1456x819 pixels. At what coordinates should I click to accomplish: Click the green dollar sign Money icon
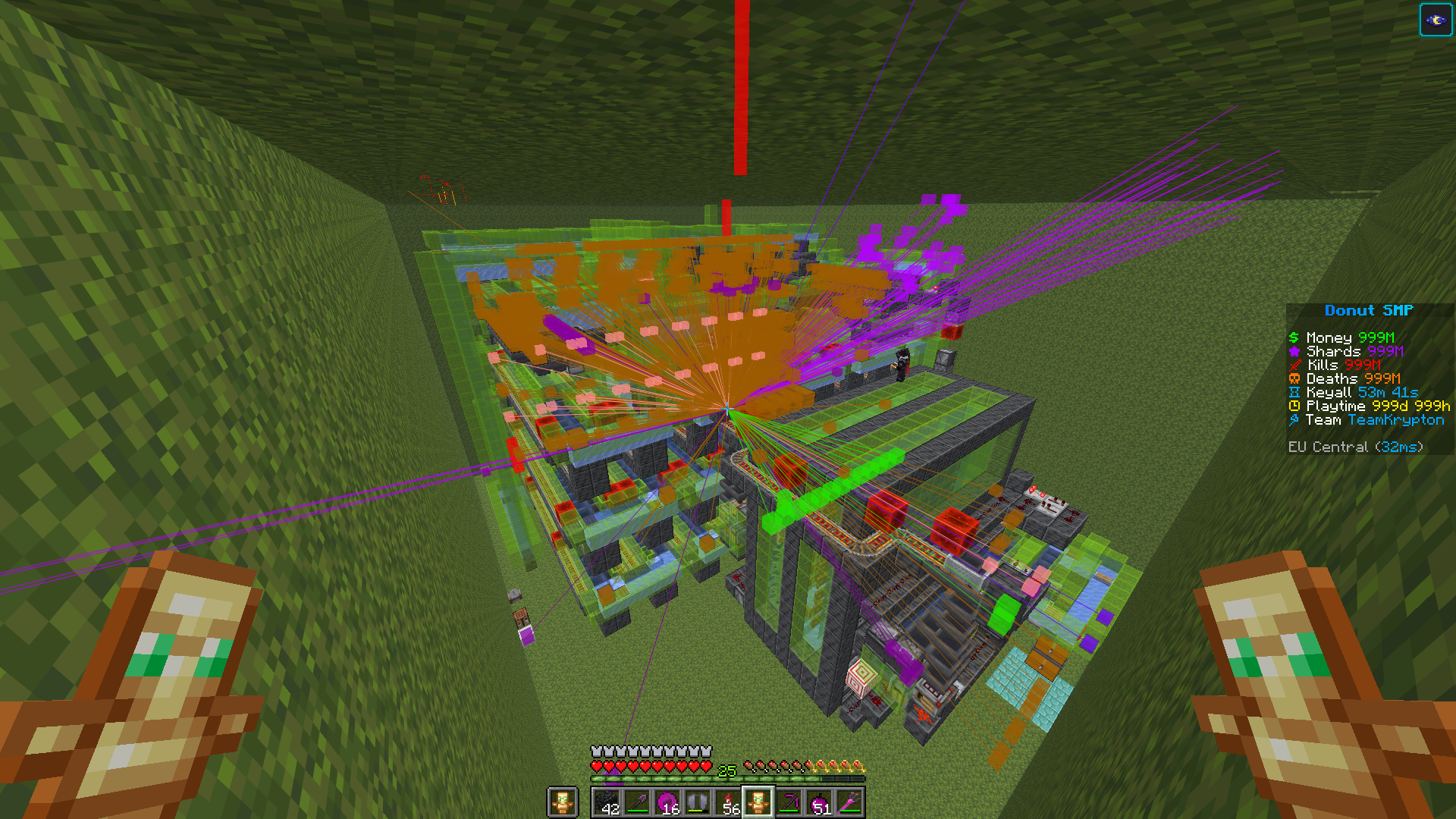pyautogui.click(x=1294, y=337)
